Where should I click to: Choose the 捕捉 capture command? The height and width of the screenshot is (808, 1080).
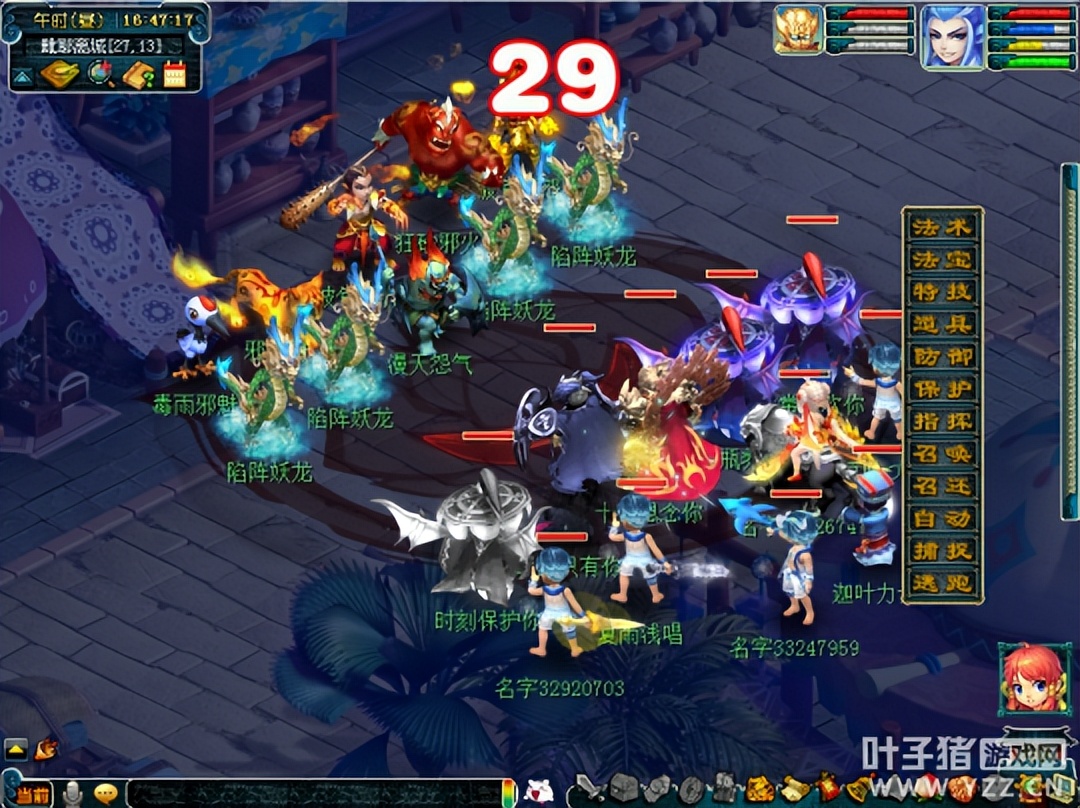(x=942, y=549)
